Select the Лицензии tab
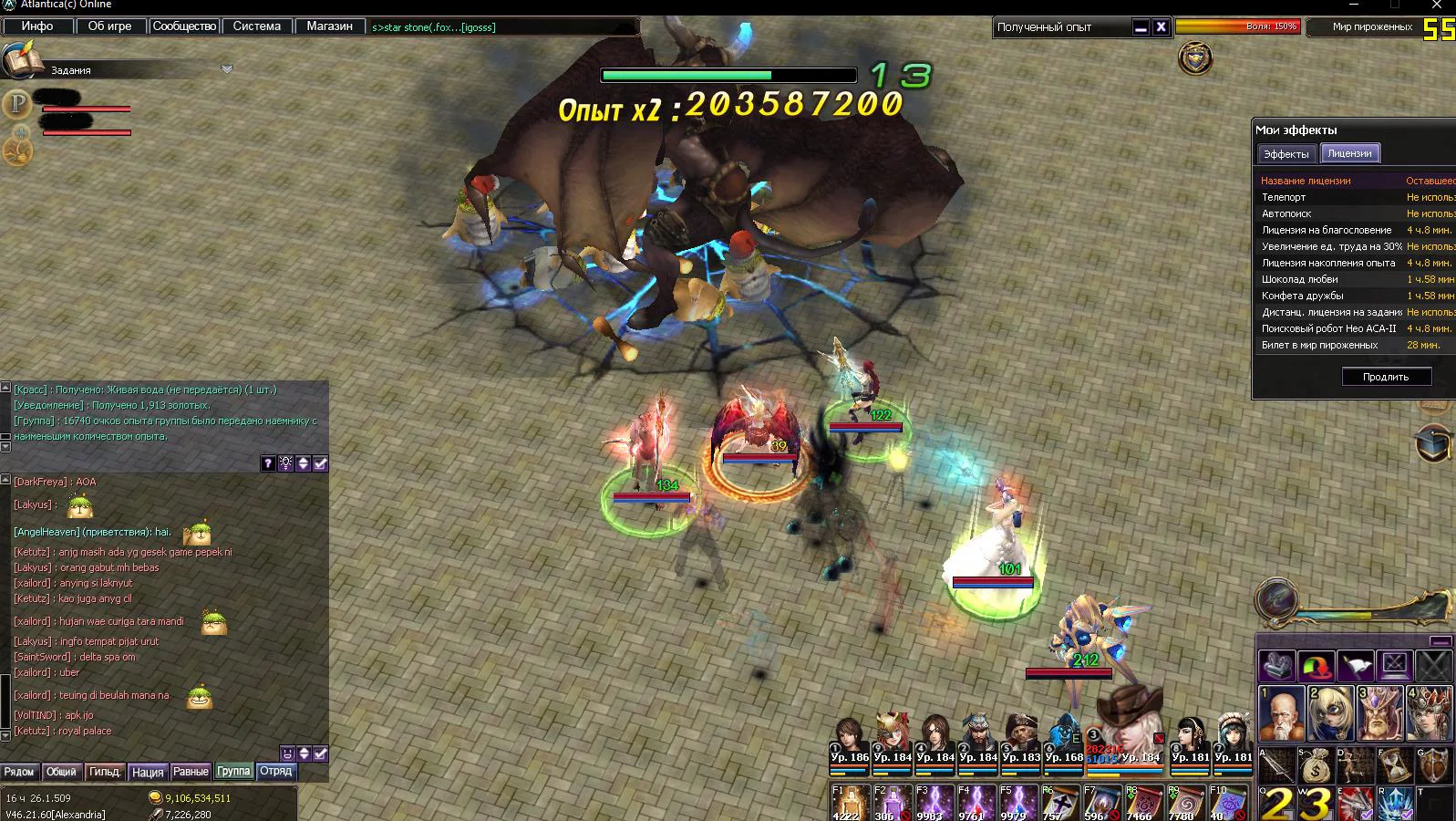This screenshot has height=821, width=1456. (x=1349, y=153)
